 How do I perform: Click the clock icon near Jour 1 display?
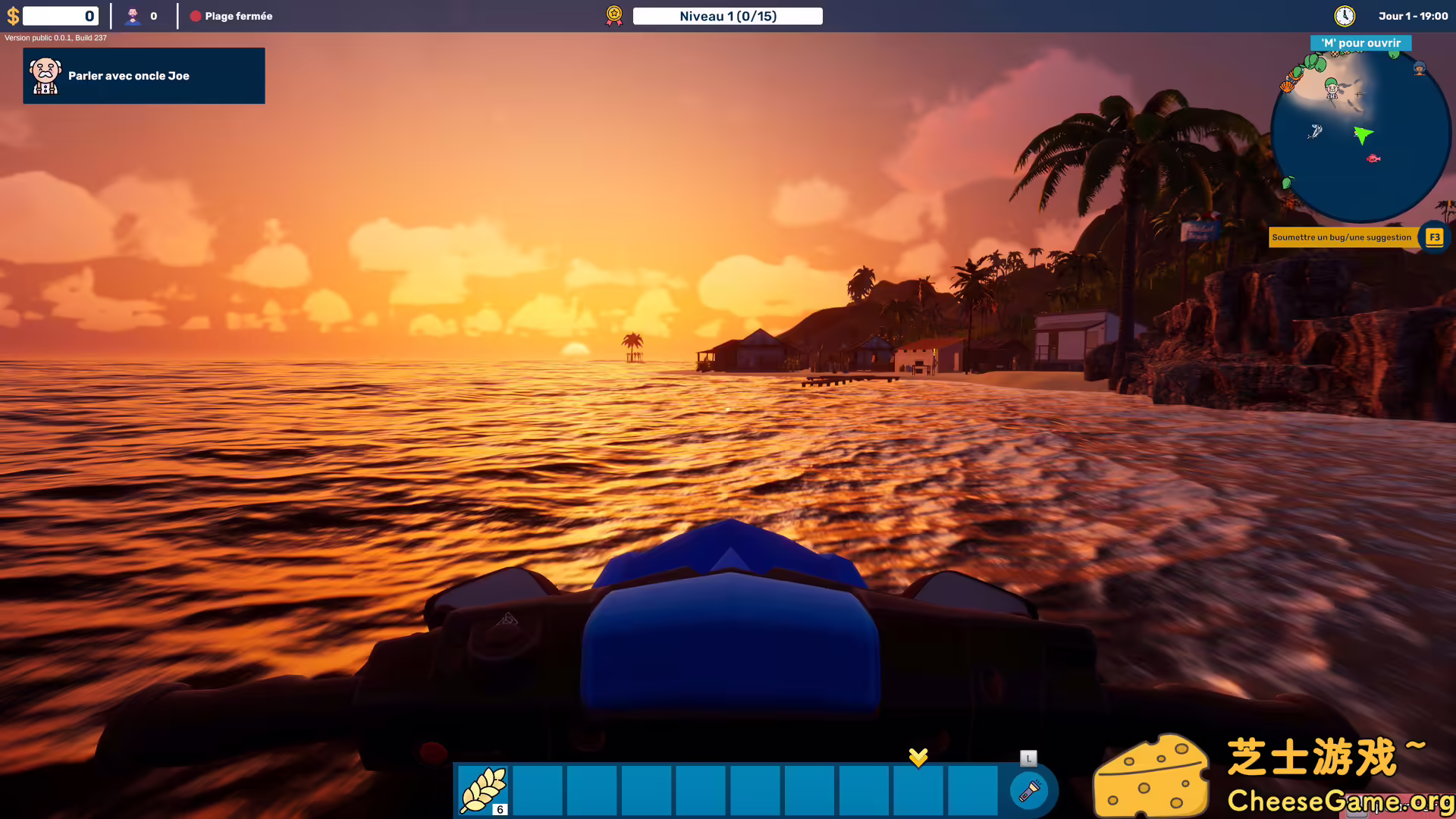(1344, 15)
